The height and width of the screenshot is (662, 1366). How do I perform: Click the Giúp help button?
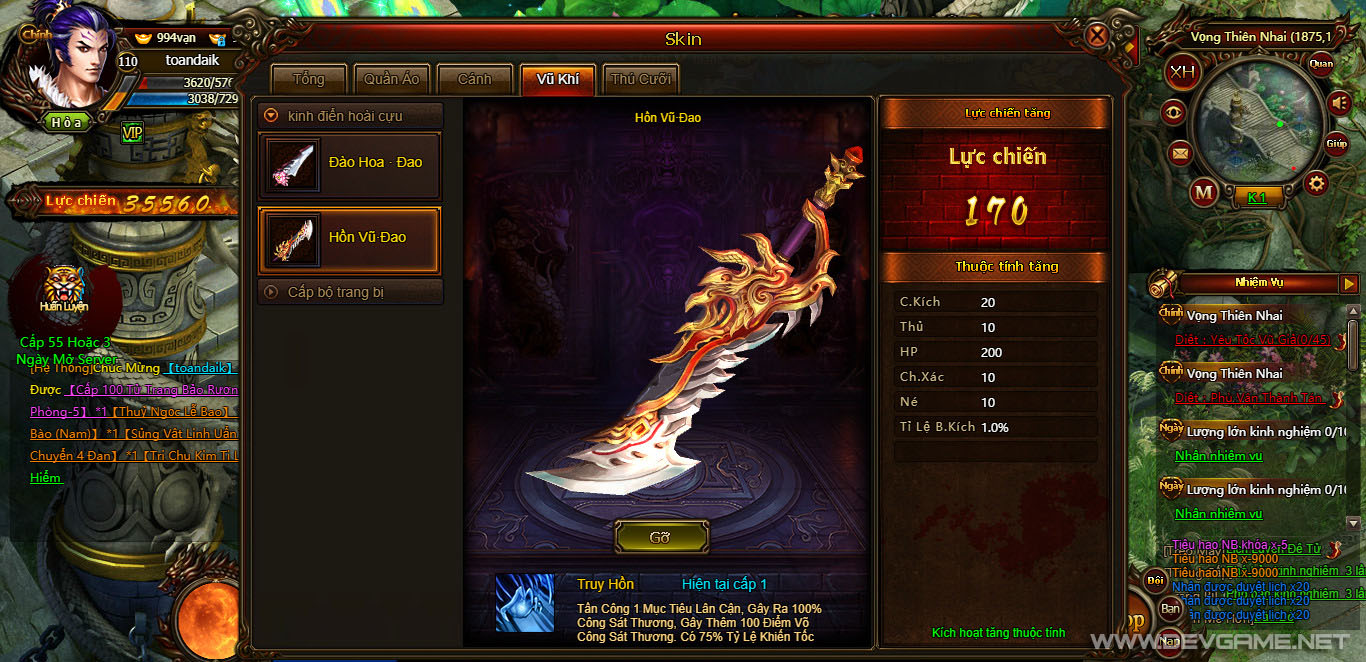1337,144
